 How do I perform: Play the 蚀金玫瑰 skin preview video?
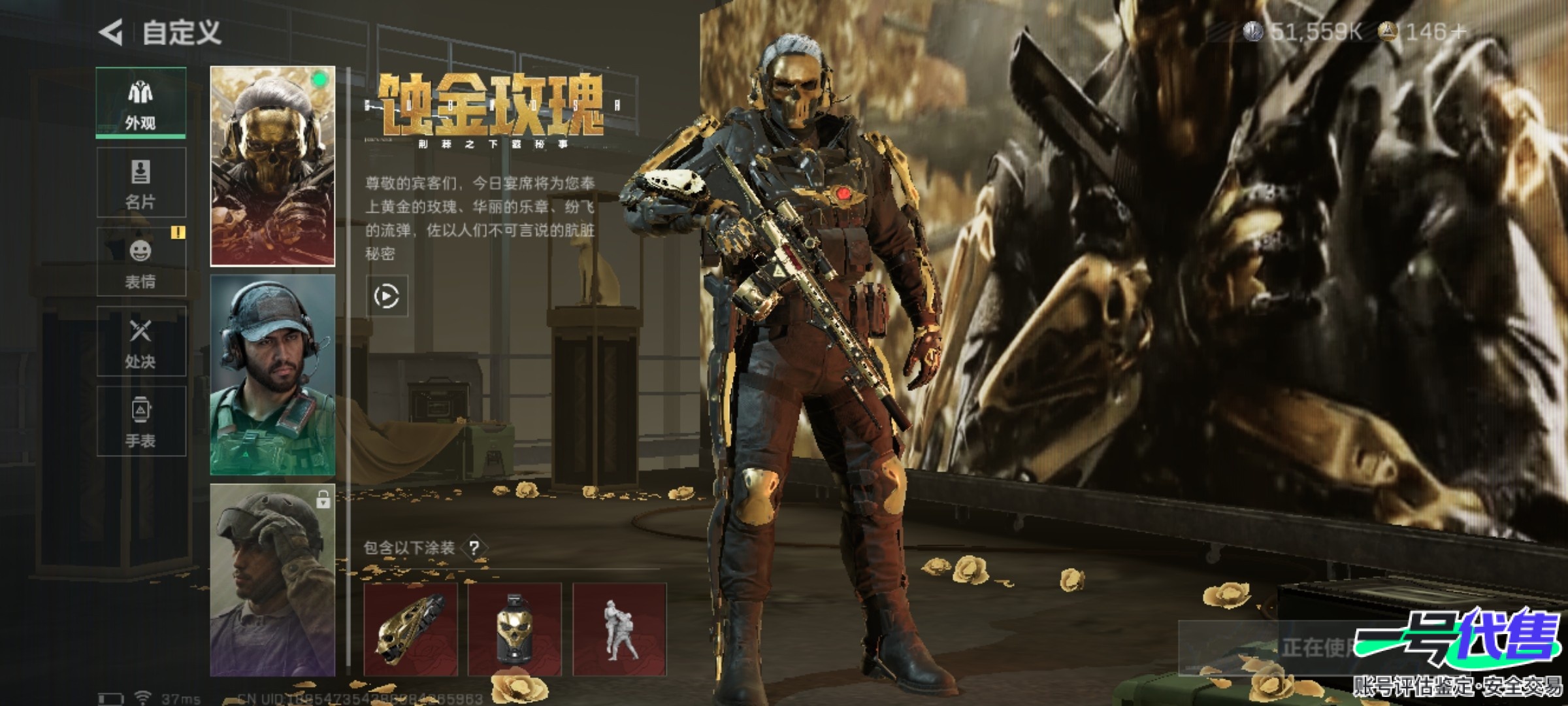pyautogui.click(x=386, y=296)
